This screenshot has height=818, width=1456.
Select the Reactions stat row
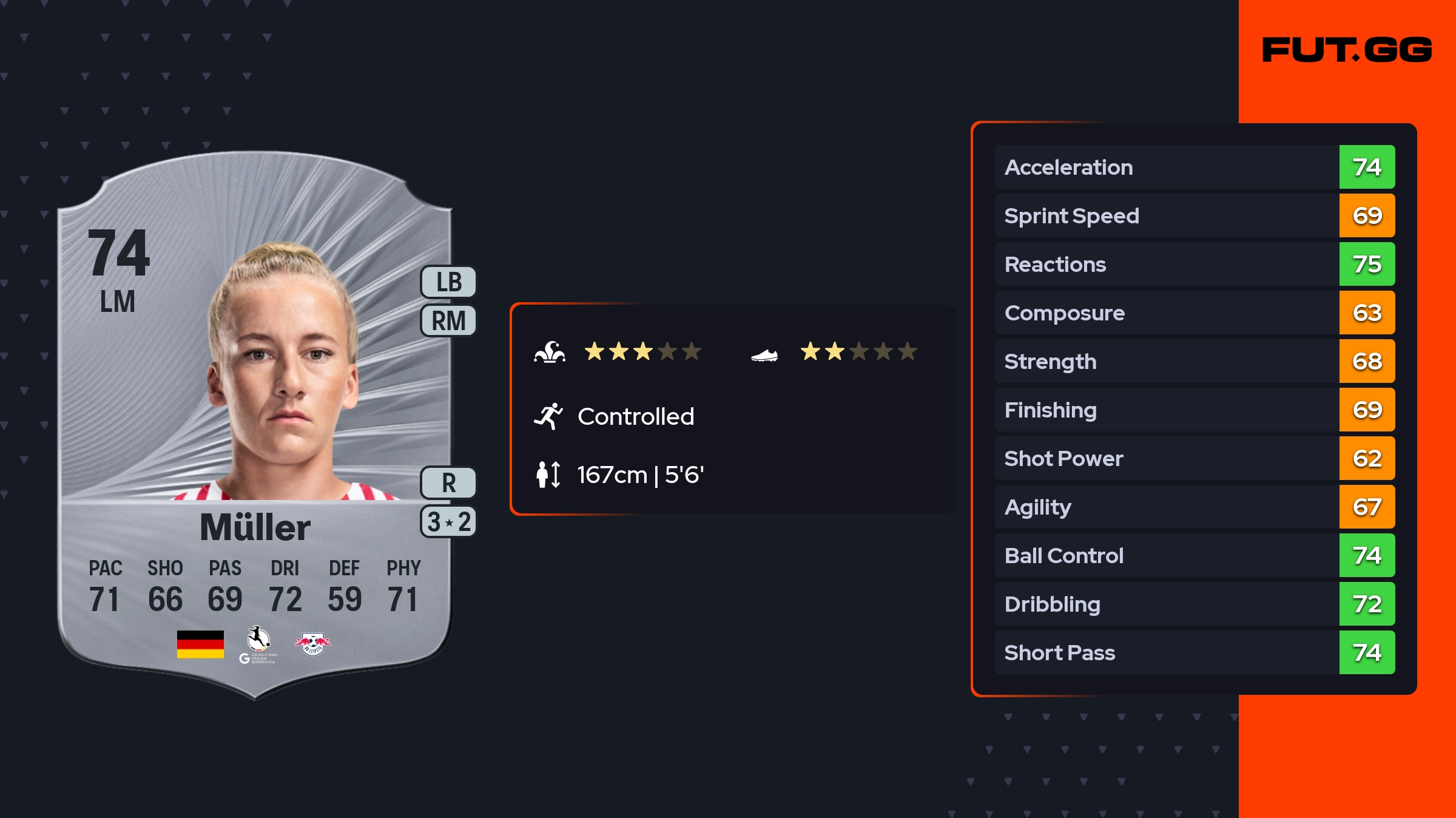(1194, 264)
